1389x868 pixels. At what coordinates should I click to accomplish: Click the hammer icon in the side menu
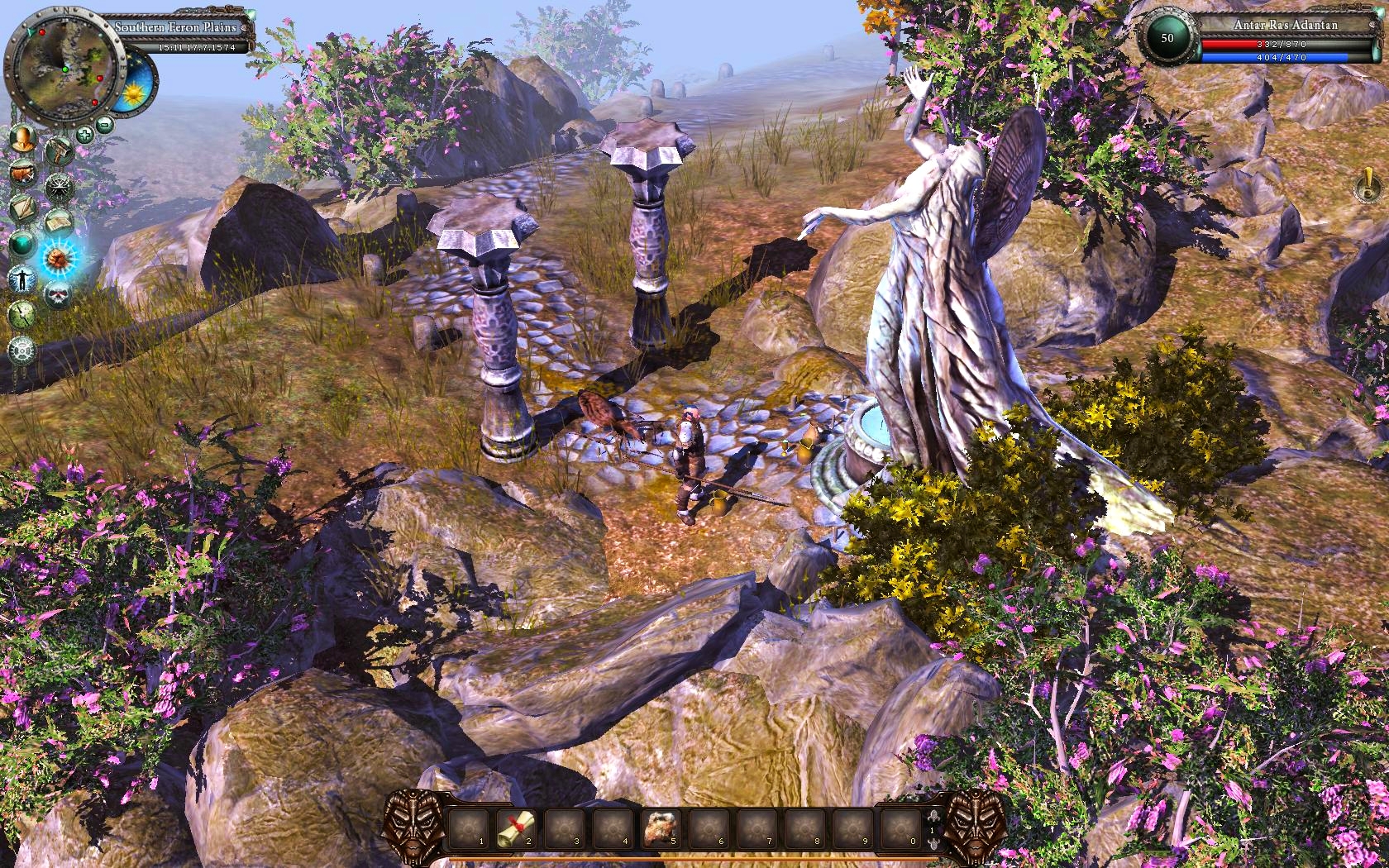(x=58, y=151)
